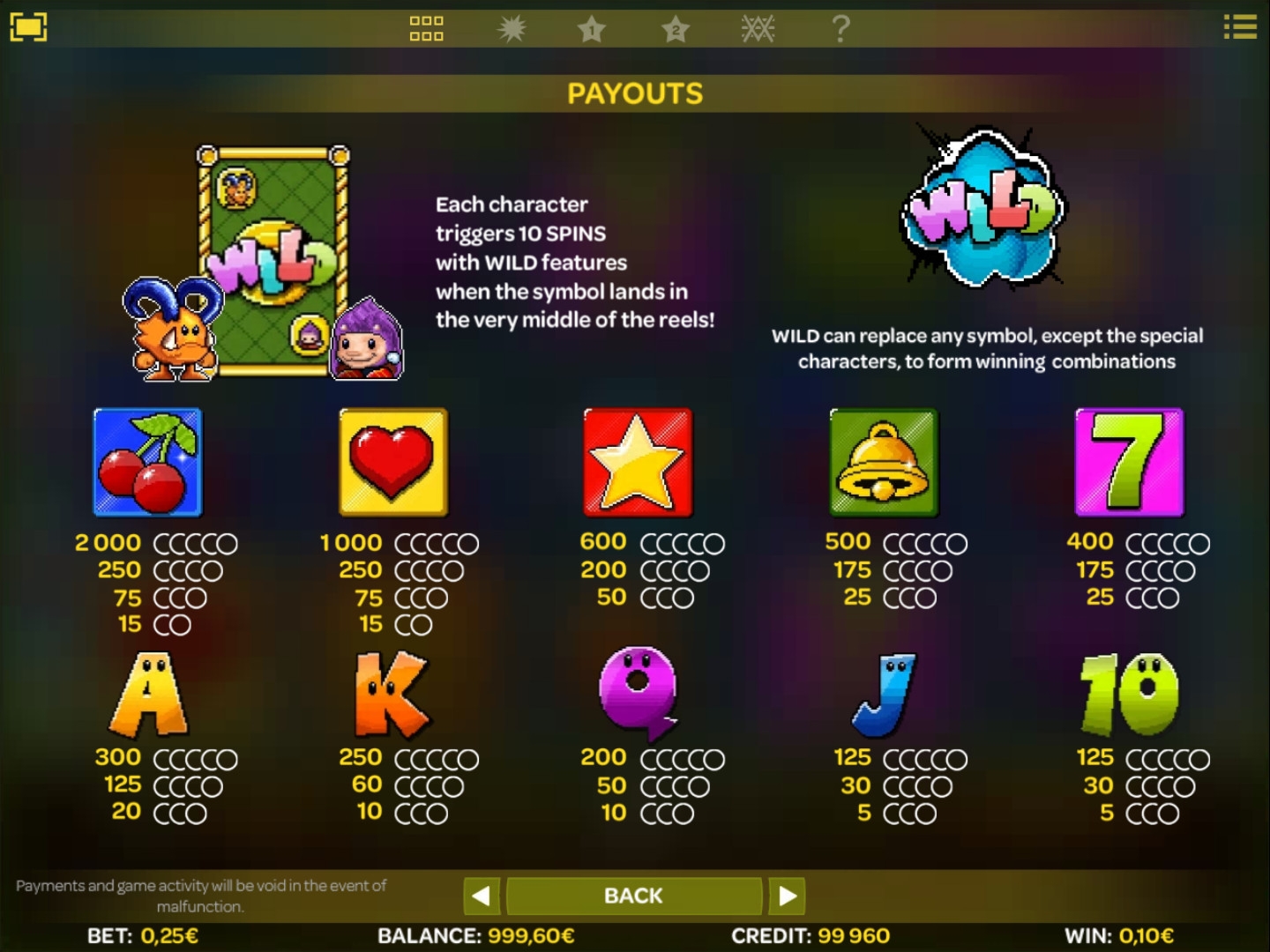Go to next paytable page arrow
Screen dimensions: 1270x952
point(787,896)
